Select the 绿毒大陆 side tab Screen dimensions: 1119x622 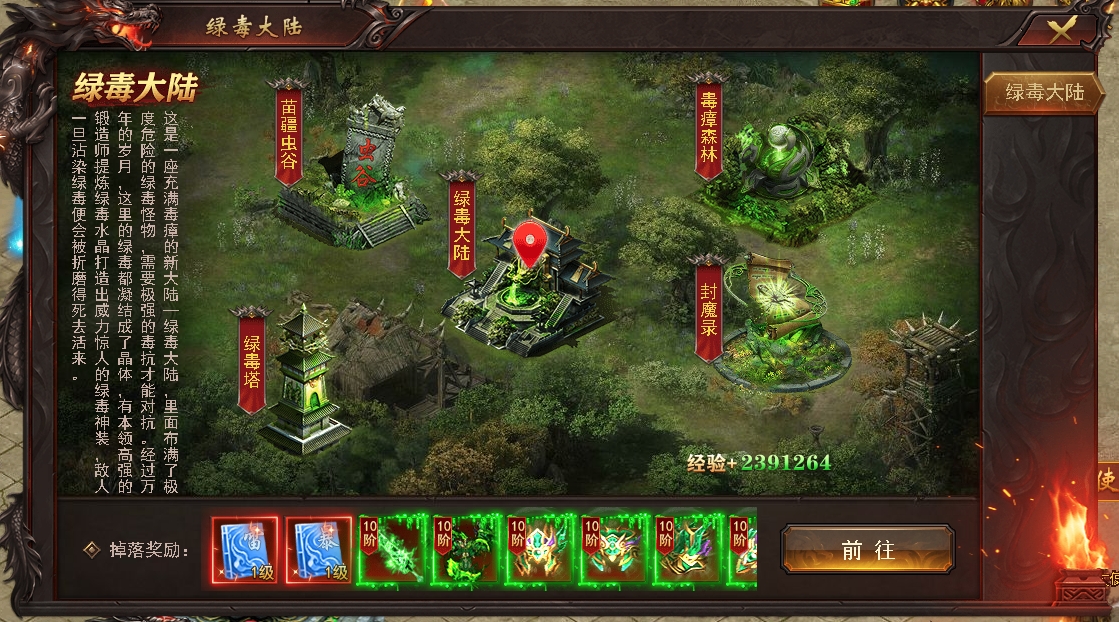(x=1044, y=93)
